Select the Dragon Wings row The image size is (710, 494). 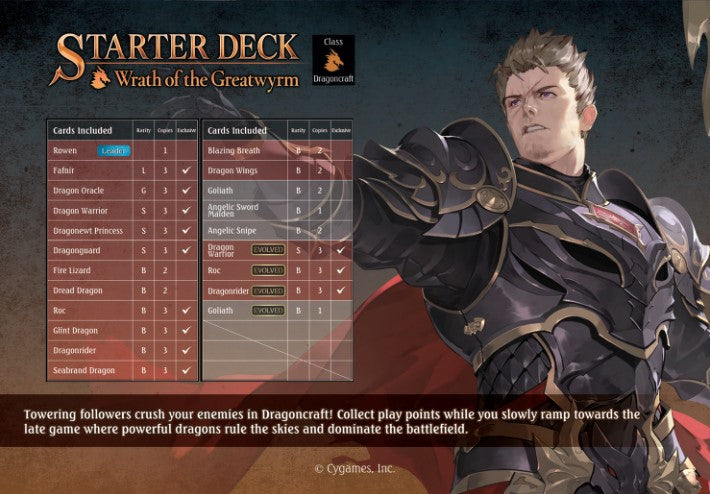click(277, 170)
